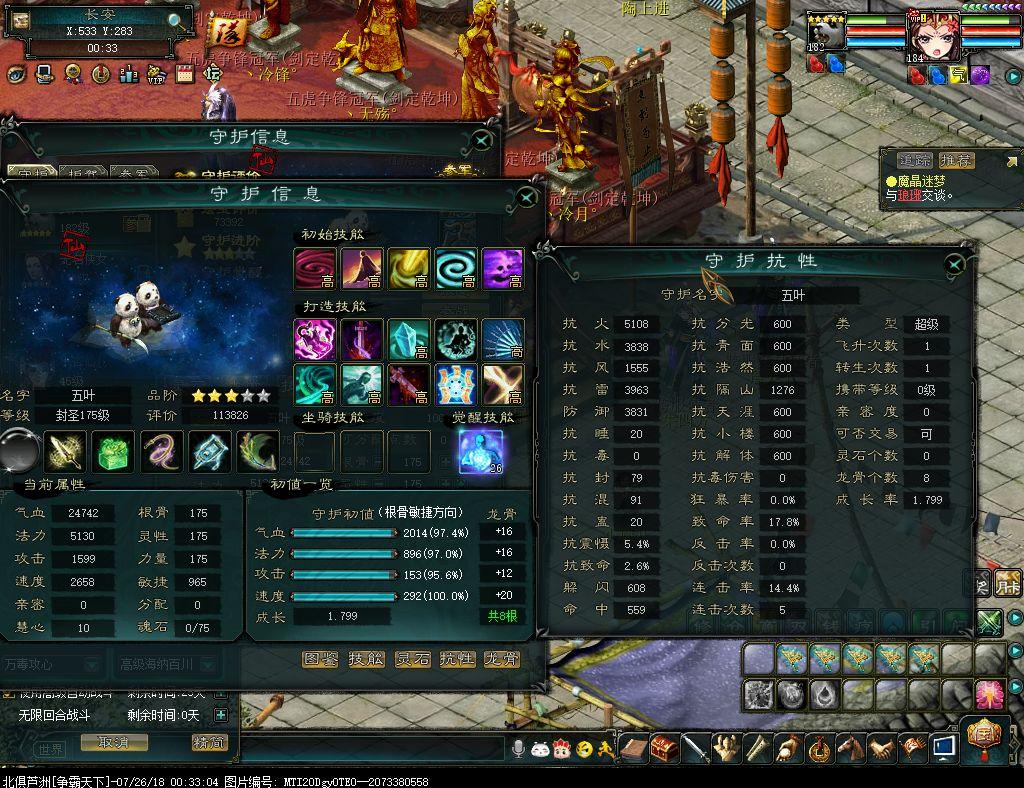The image size is (1024, 788).
Task: Open the 图鉴 codex button
Action: click(320, 659)
